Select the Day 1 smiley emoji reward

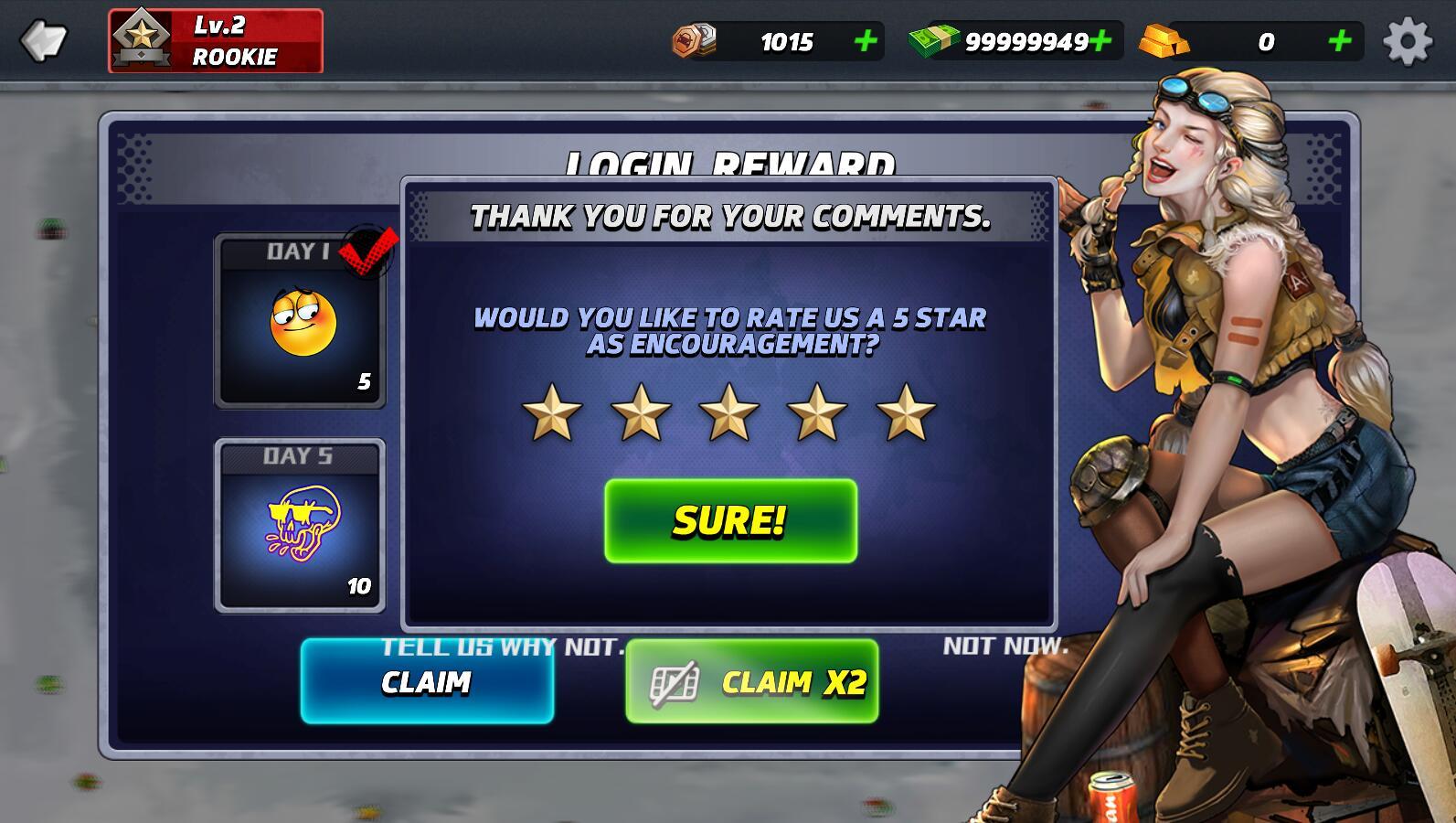(301, 322)
